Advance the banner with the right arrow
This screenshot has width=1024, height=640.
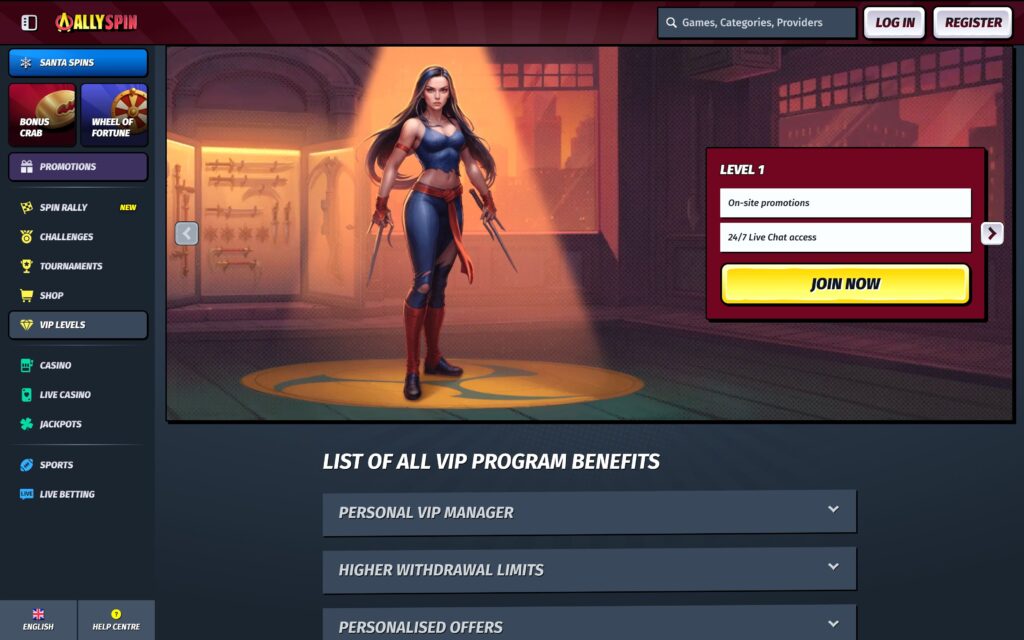991,233
